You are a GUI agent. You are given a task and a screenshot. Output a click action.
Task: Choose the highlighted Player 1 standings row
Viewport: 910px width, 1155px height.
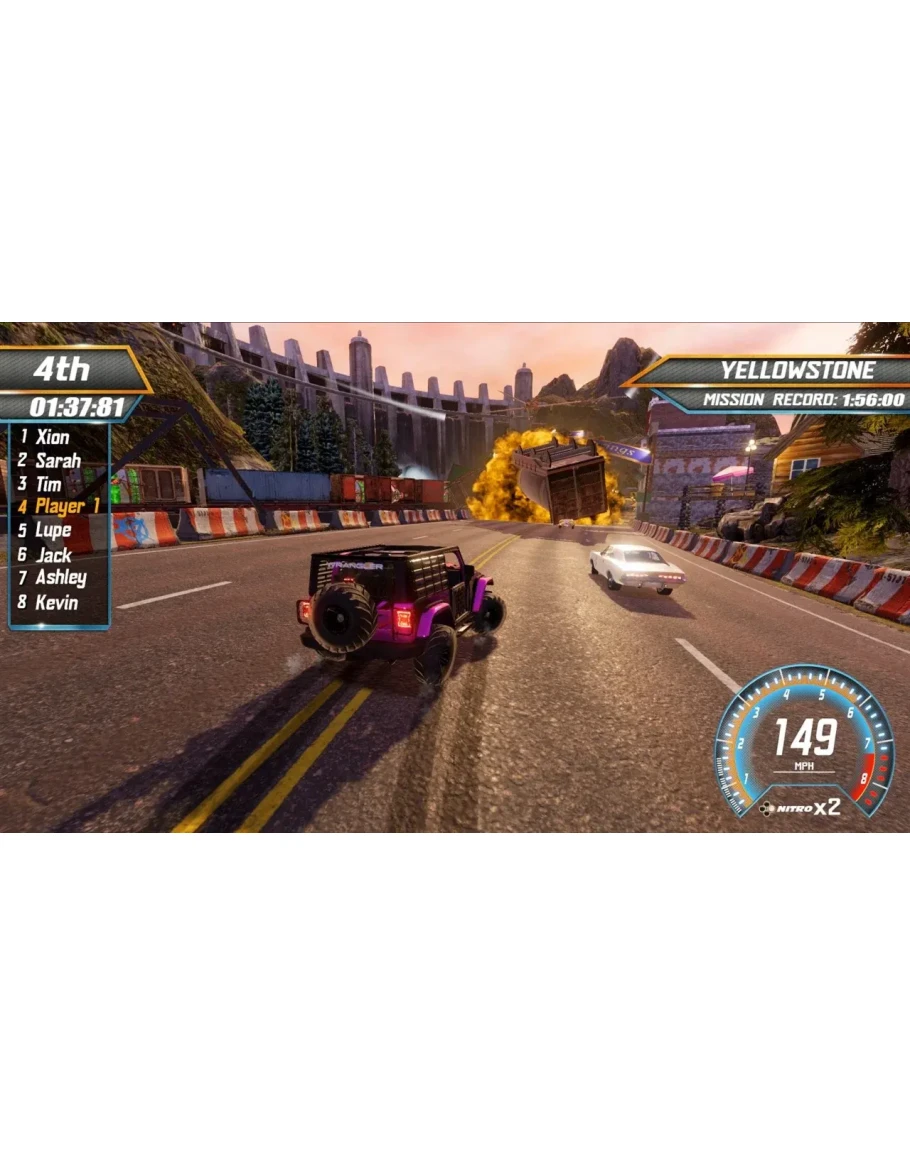66,506
